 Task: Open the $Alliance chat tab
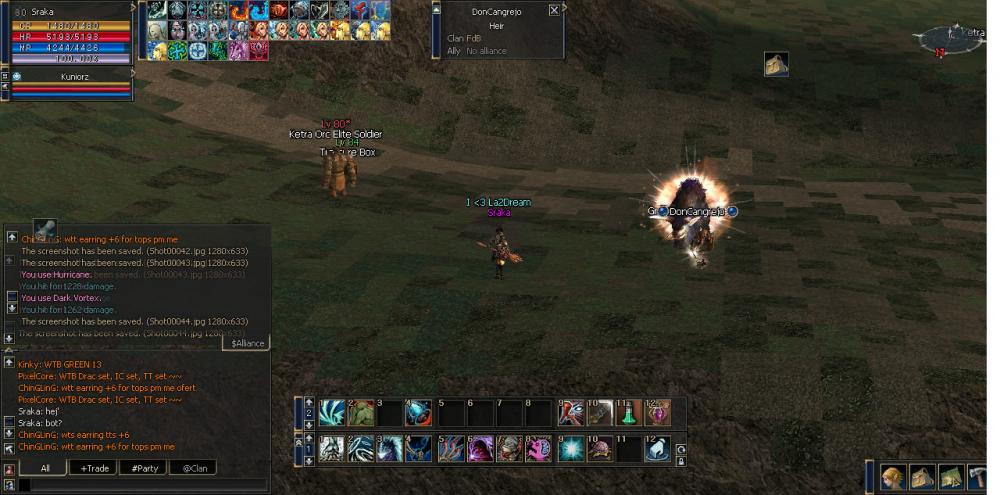coord(247,343)
